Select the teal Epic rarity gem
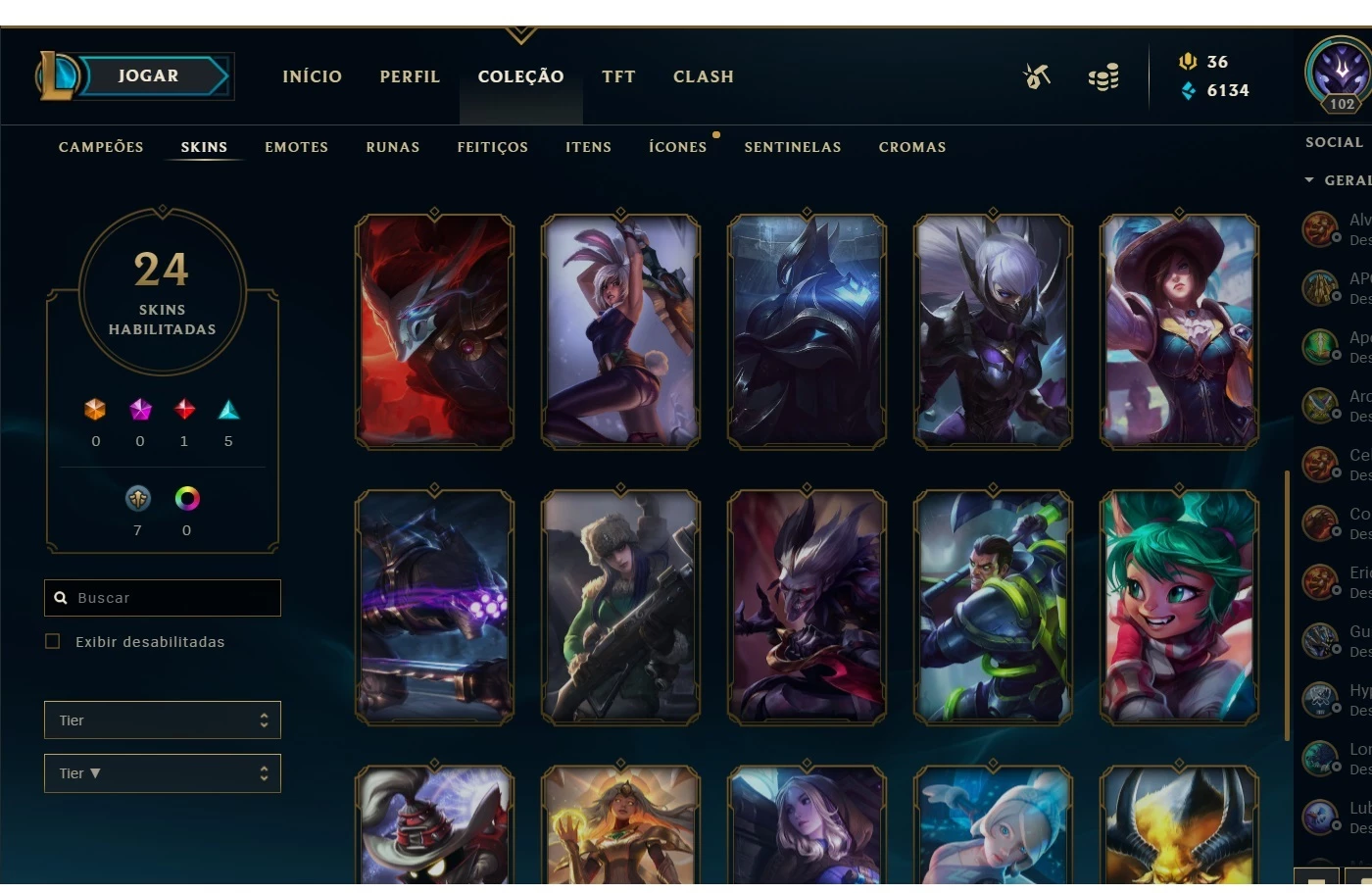Screen dimensions: 1372x893 point(228,410)
